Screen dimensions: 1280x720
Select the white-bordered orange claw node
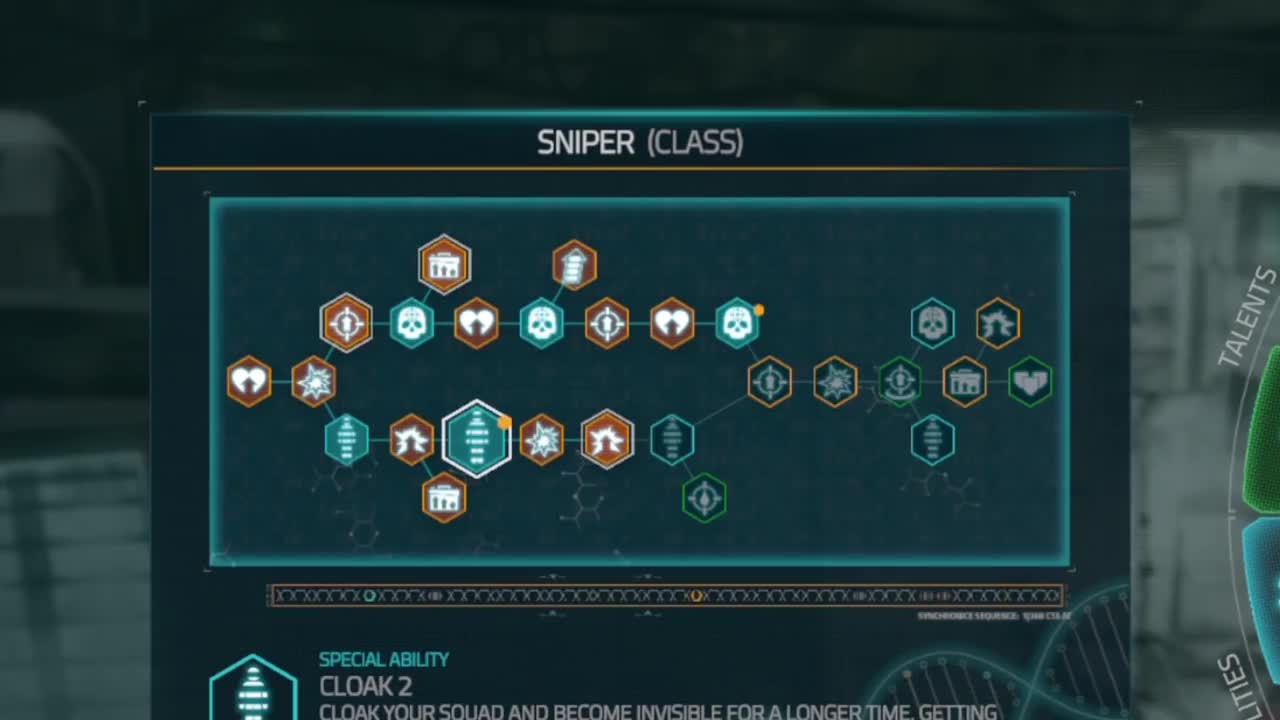[x=607, y=439]
